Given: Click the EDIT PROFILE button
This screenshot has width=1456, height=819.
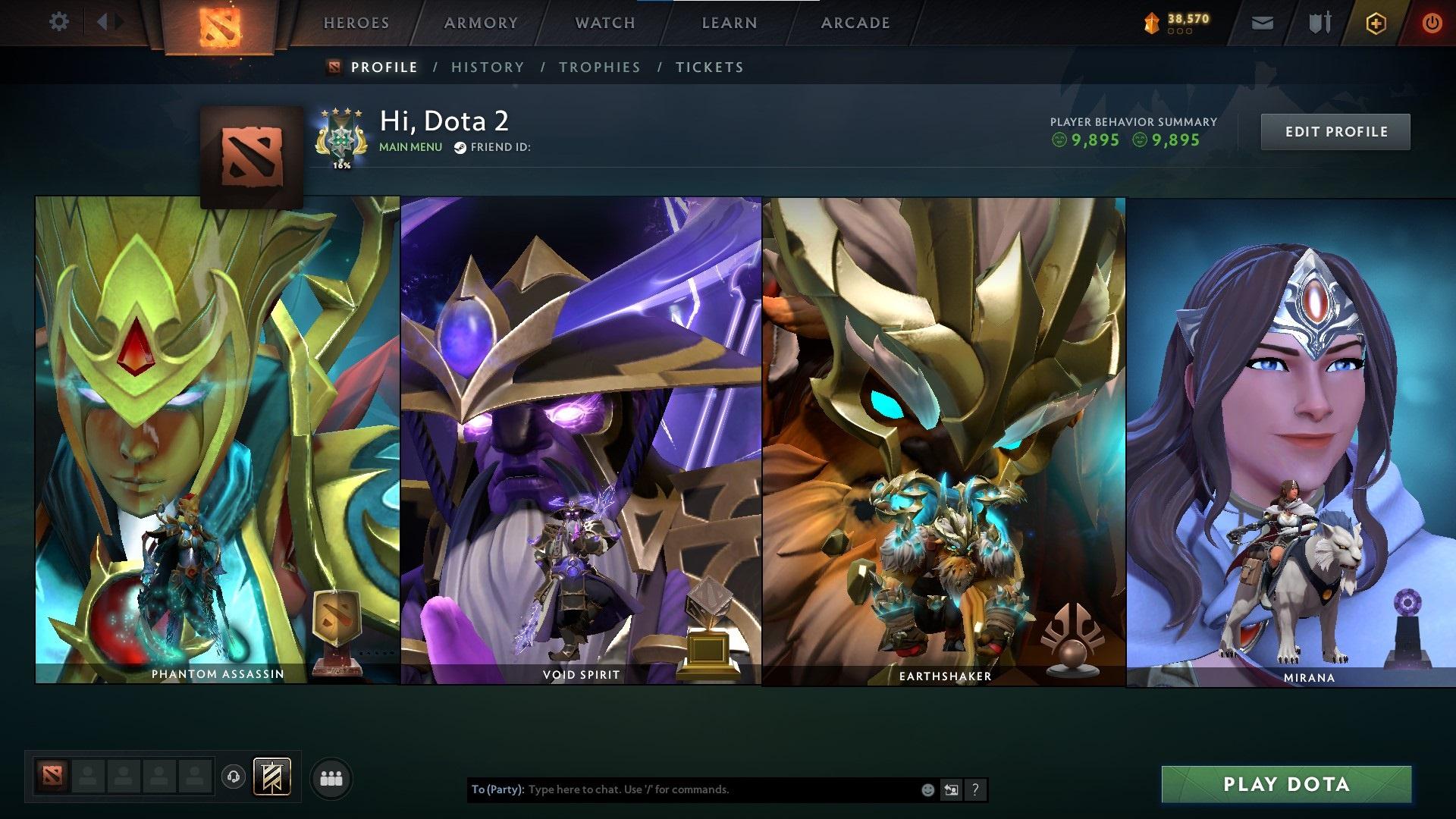Looking at the screenshot, I should point(1335,131).
